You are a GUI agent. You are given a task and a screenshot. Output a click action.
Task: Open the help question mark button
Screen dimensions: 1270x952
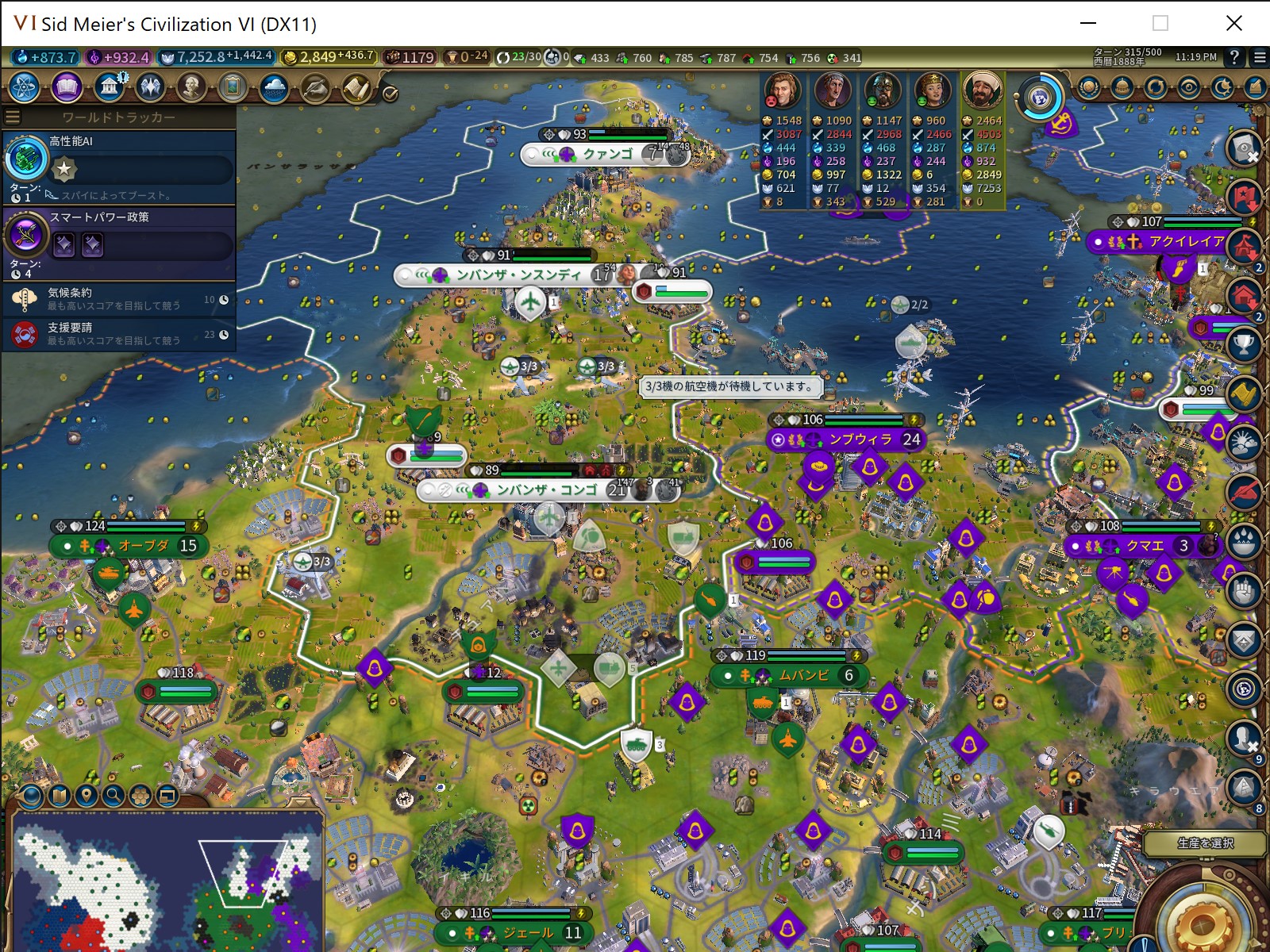click(1234, 57)
